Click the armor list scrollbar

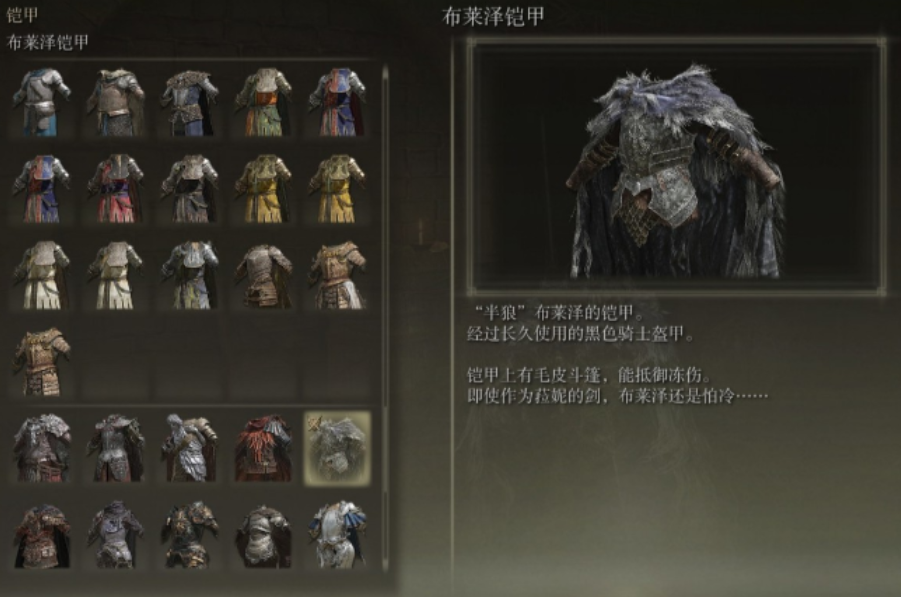tap(387, 300)
